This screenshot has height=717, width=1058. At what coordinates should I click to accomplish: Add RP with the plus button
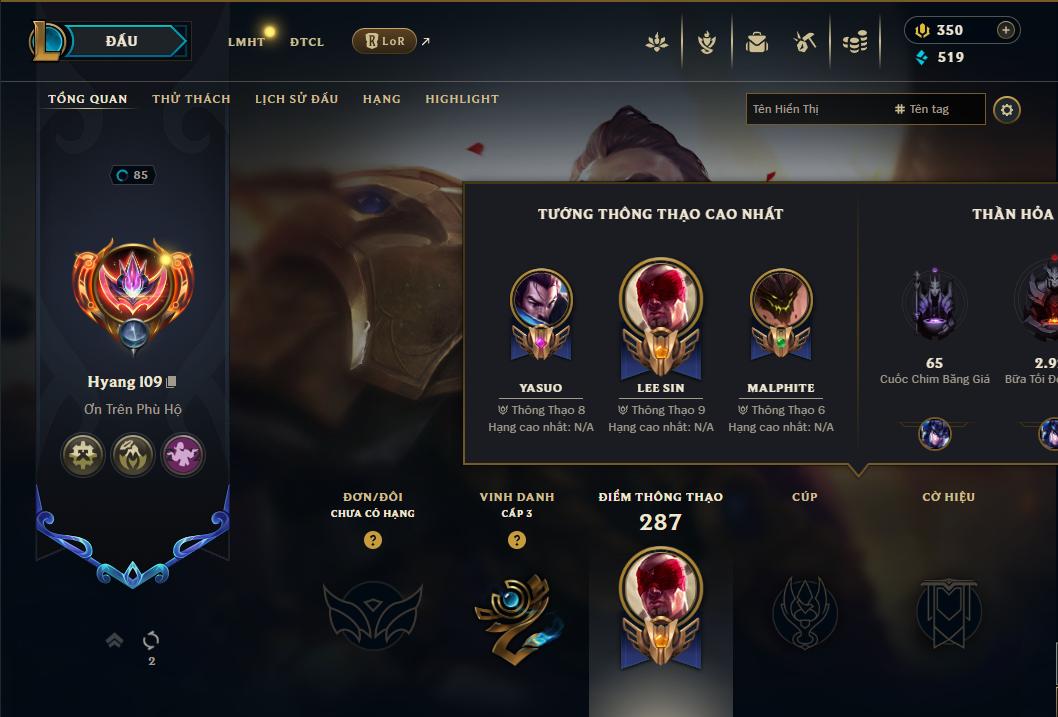1006,30
